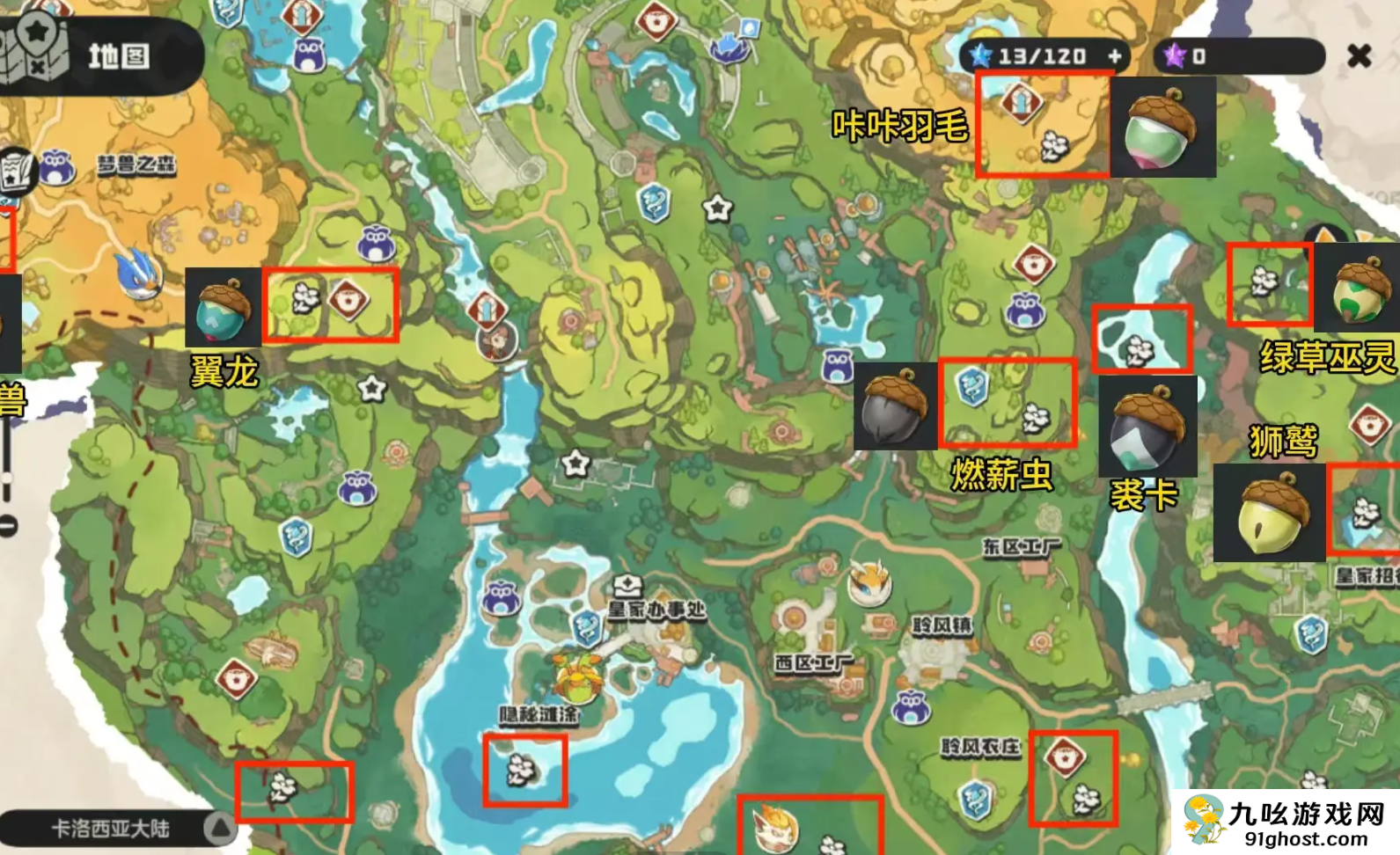Click the blue bird marker on orange terrain
The height and width of the screenshot is (855, 1400).
[x=139, y=272]
